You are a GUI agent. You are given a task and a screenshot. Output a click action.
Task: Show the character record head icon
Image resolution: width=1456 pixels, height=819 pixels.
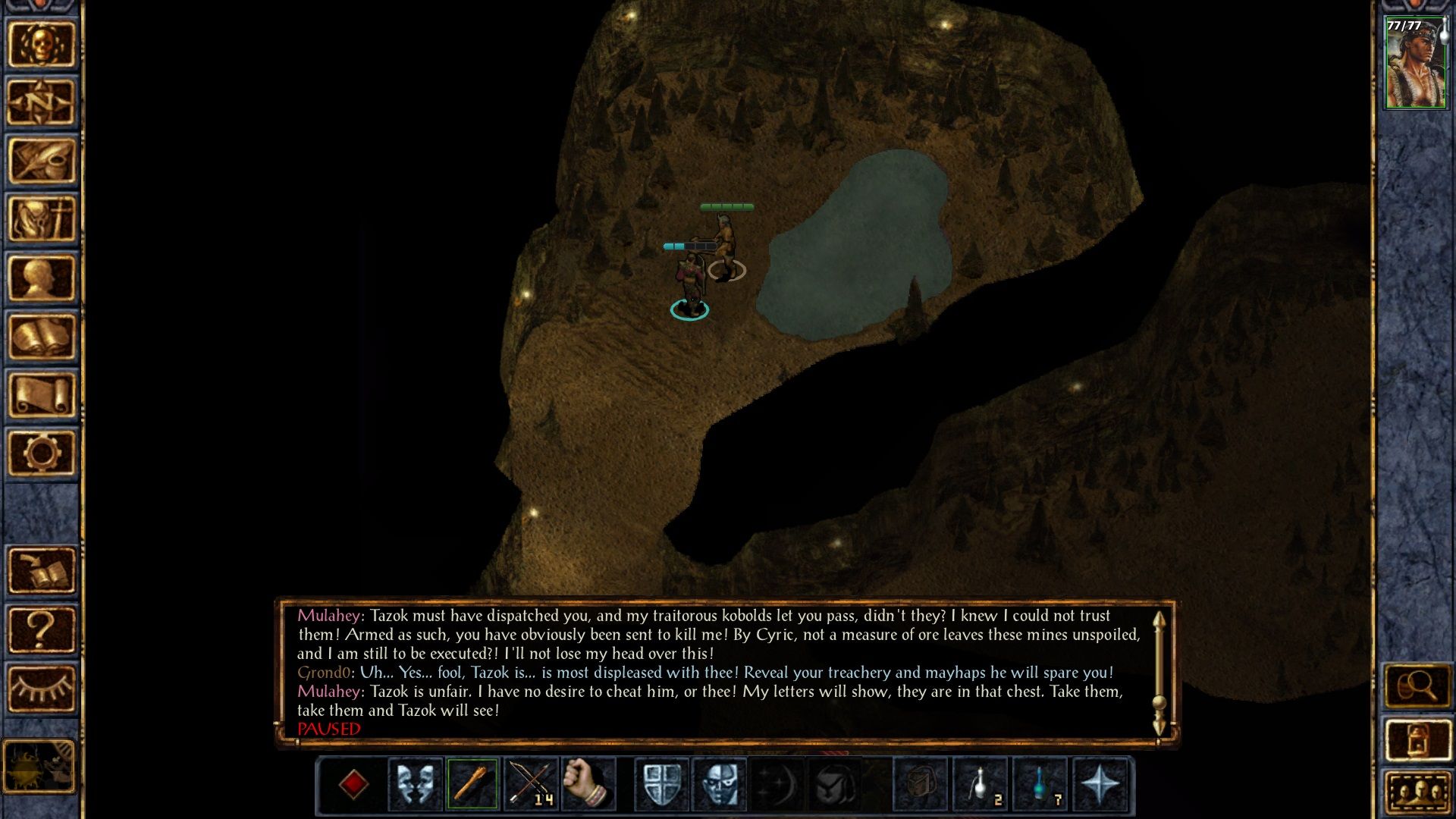tap(42, 278)
